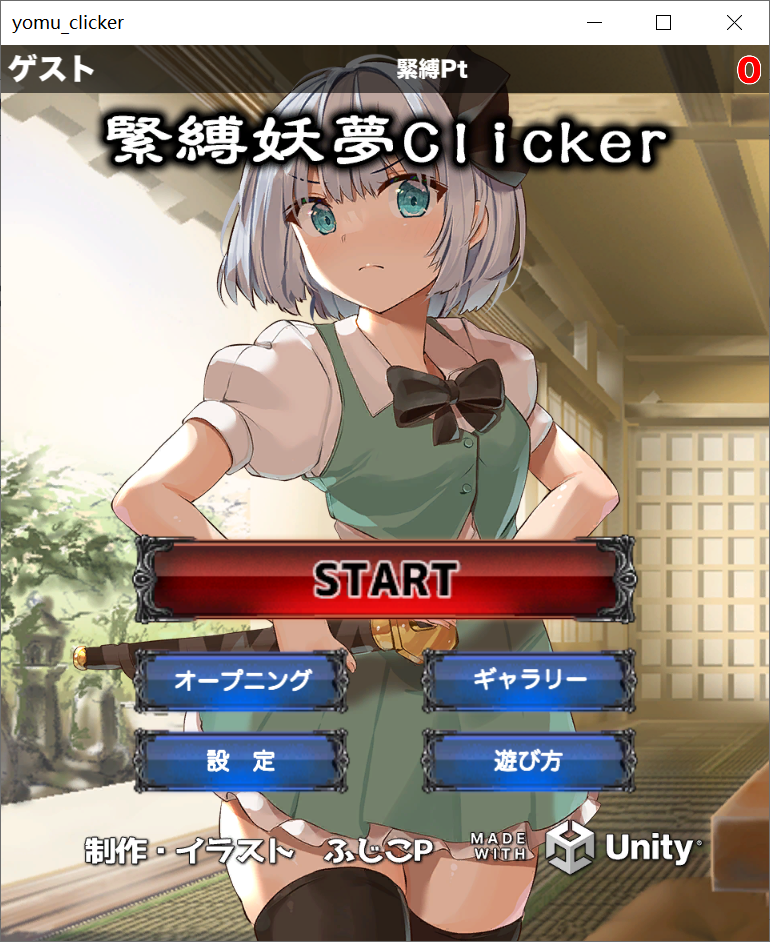Viewport: 770px width, 942px height.
Task: Open the ギャラリー gallery
Action: click(x=530, y=680)
